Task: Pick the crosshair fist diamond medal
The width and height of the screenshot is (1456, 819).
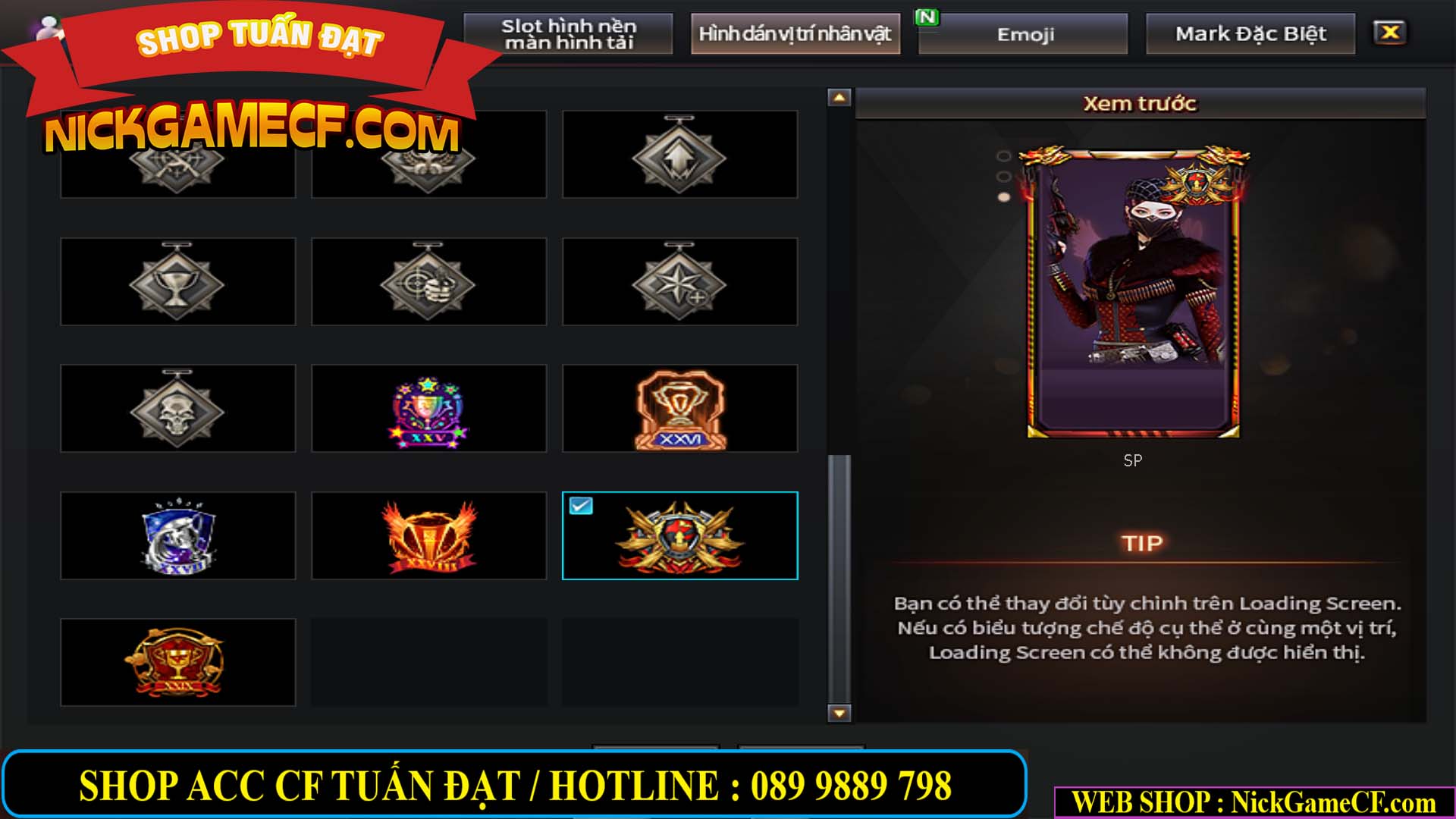Action: (x=428, y=282)
